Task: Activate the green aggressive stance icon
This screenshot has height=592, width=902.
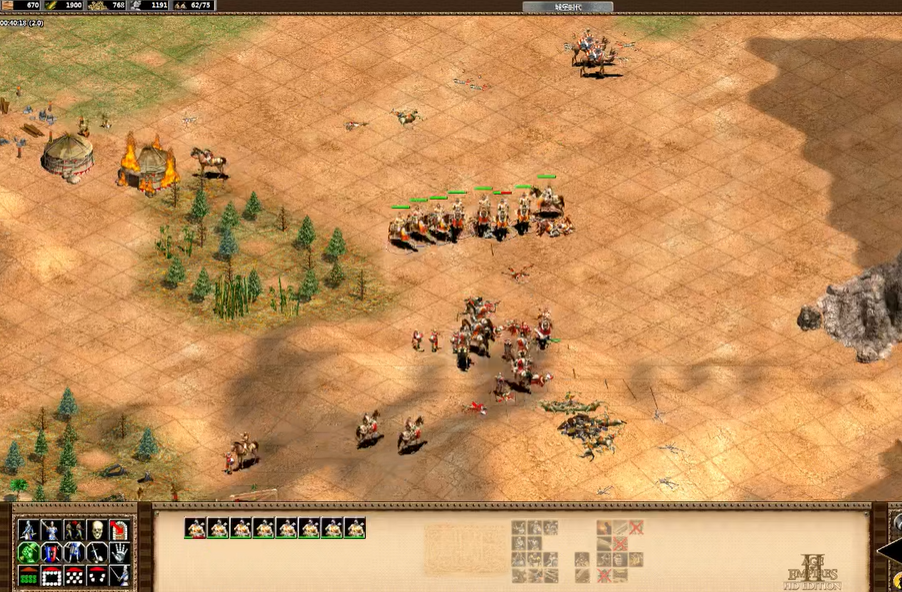Action: pyautogui.click(x=28, y=552)
